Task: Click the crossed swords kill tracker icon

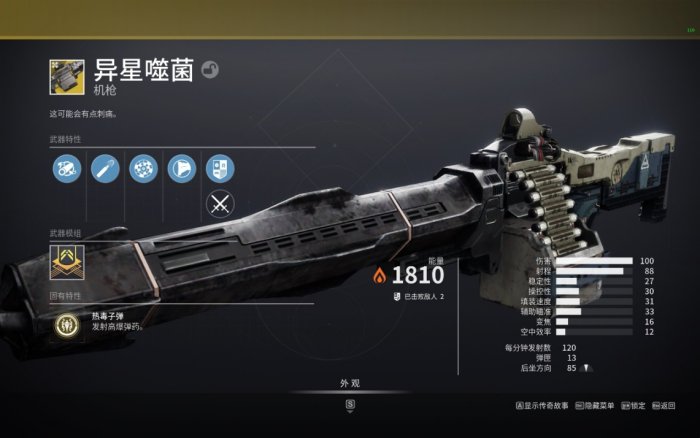Action: click(219, 204)
